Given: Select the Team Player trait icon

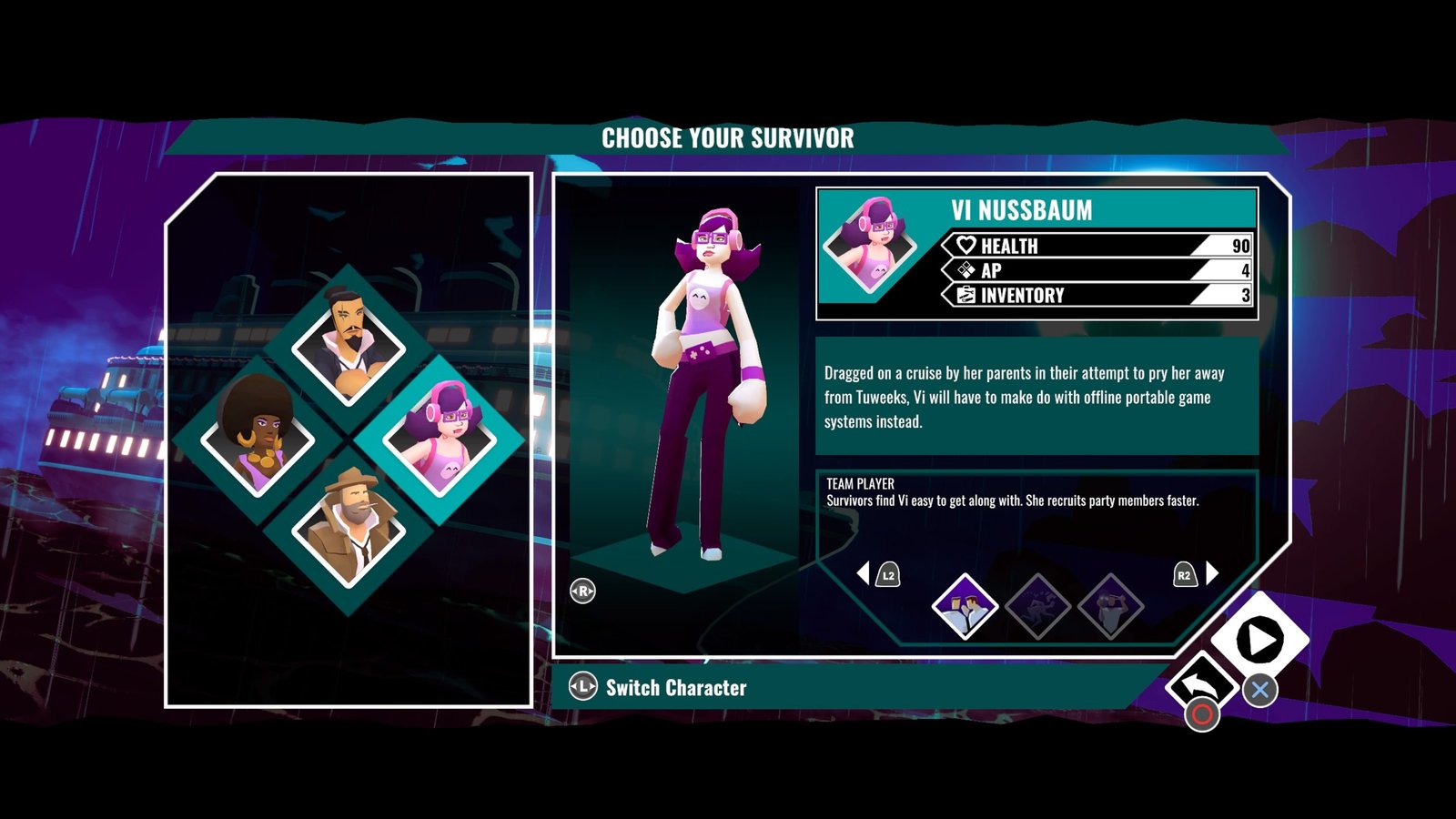Looking at the screenshot, I should click(x=965, y=606).
